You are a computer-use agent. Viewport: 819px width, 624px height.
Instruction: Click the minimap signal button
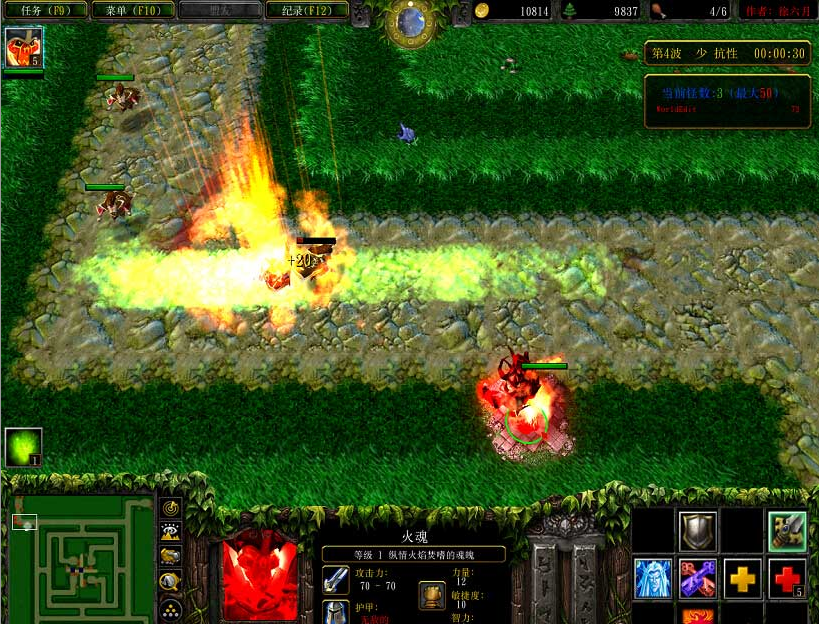coord(171,508)
